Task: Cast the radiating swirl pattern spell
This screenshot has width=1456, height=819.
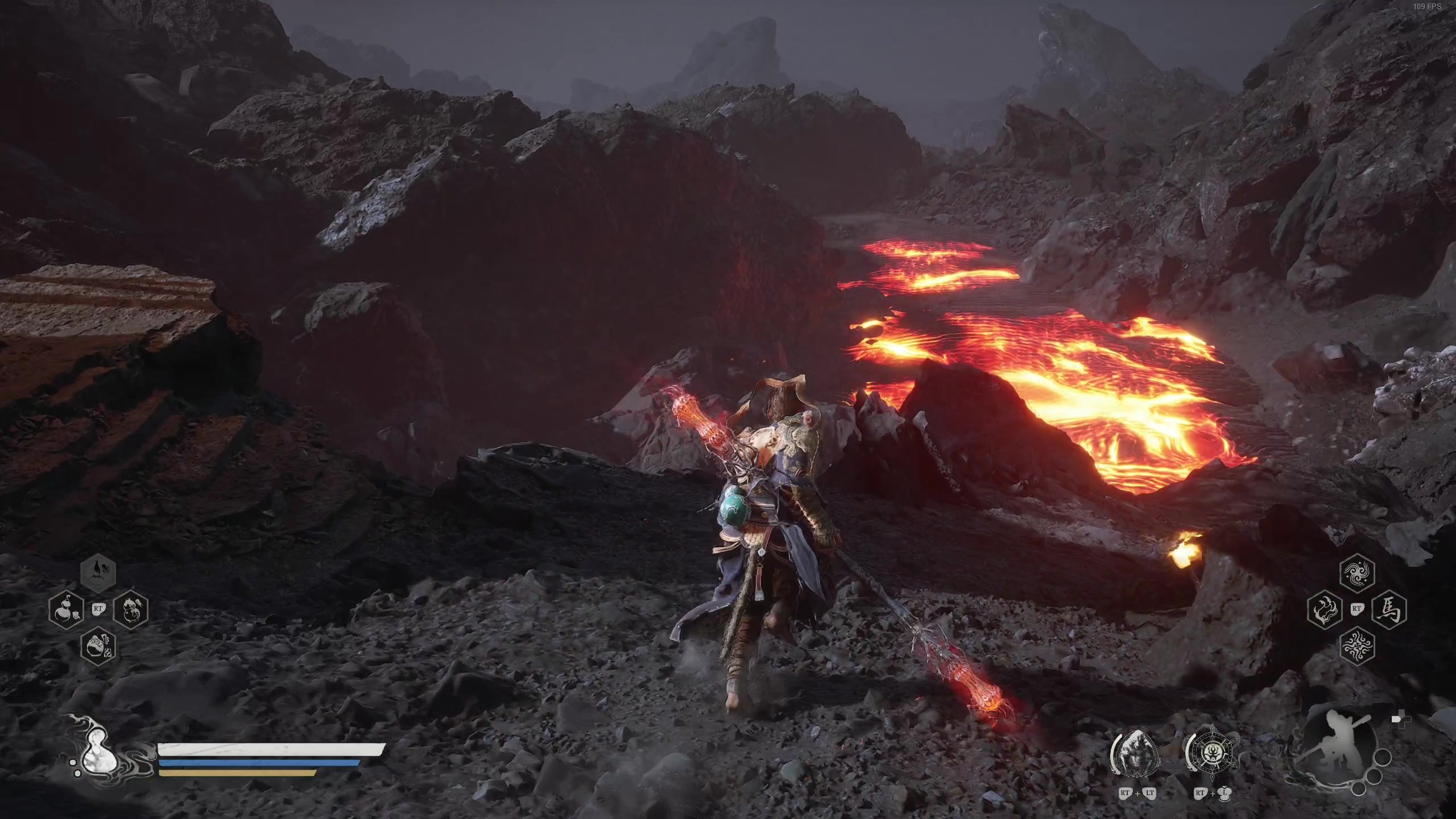Action: pos(1357,646)
